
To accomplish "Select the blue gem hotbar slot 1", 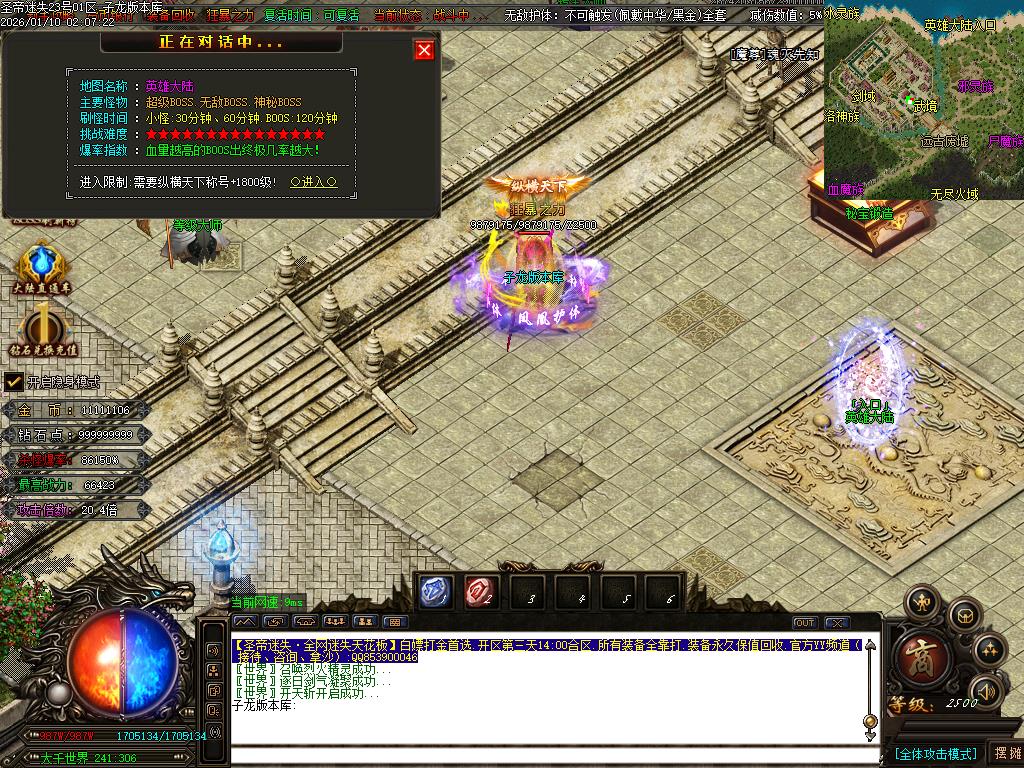I will 436,592.
